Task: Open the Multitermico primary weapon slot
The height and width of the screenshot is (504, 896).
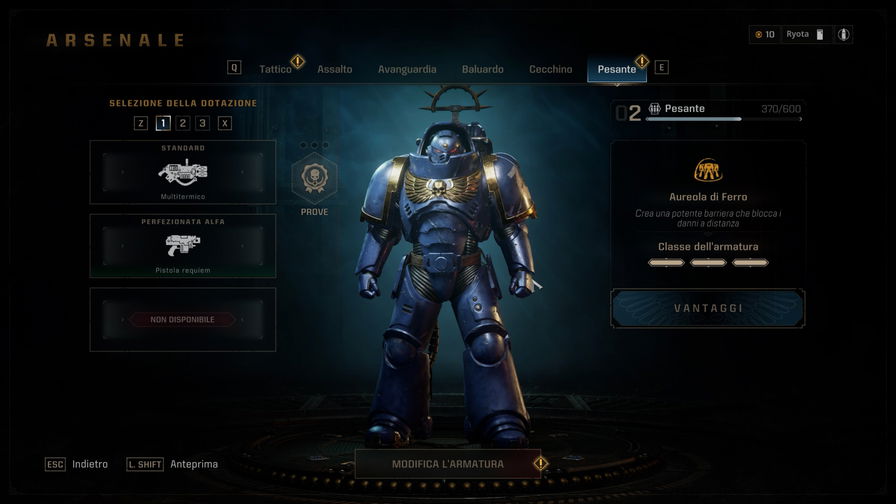Action: tap(183, 172)
